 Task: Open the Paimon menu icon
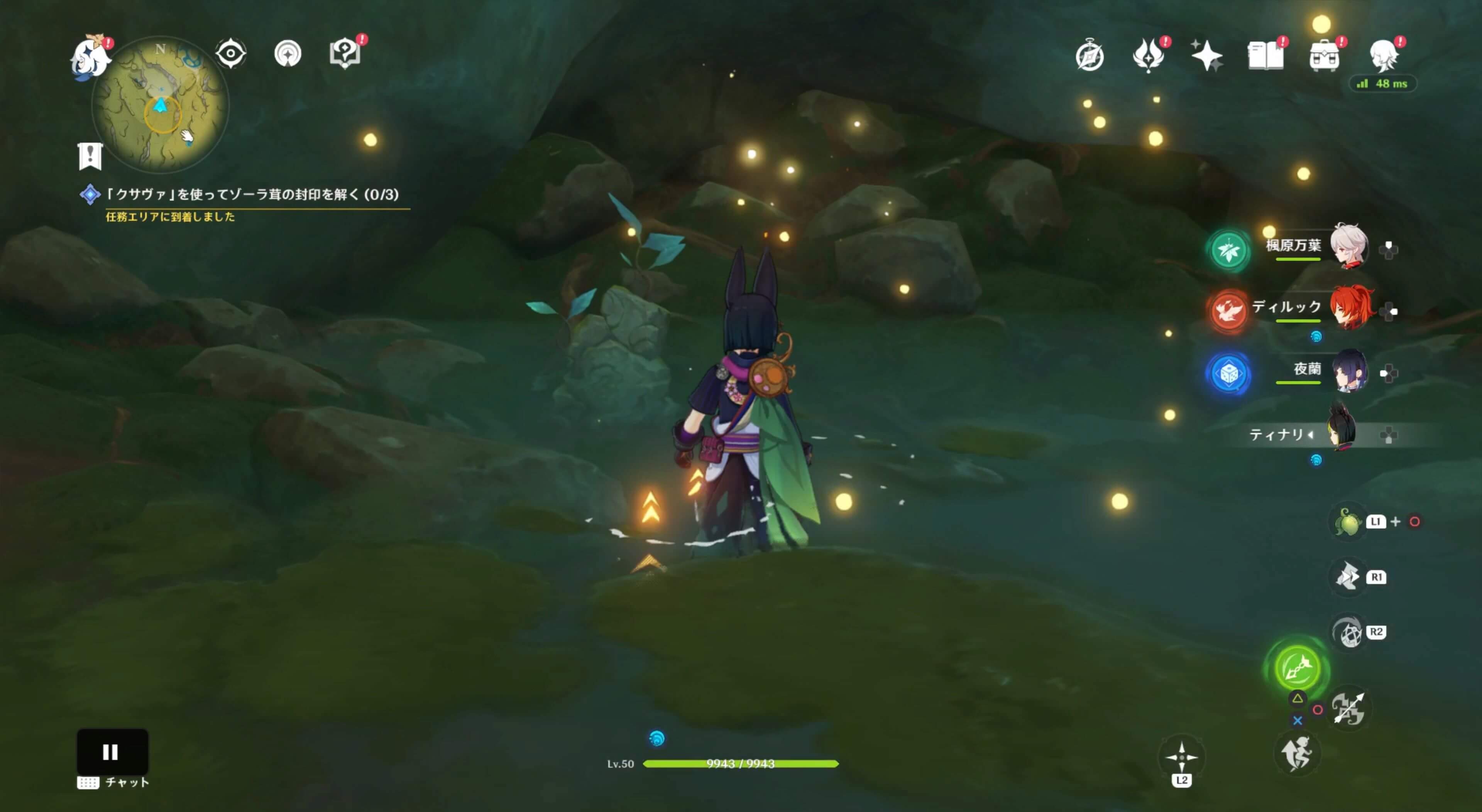point(90,56)
